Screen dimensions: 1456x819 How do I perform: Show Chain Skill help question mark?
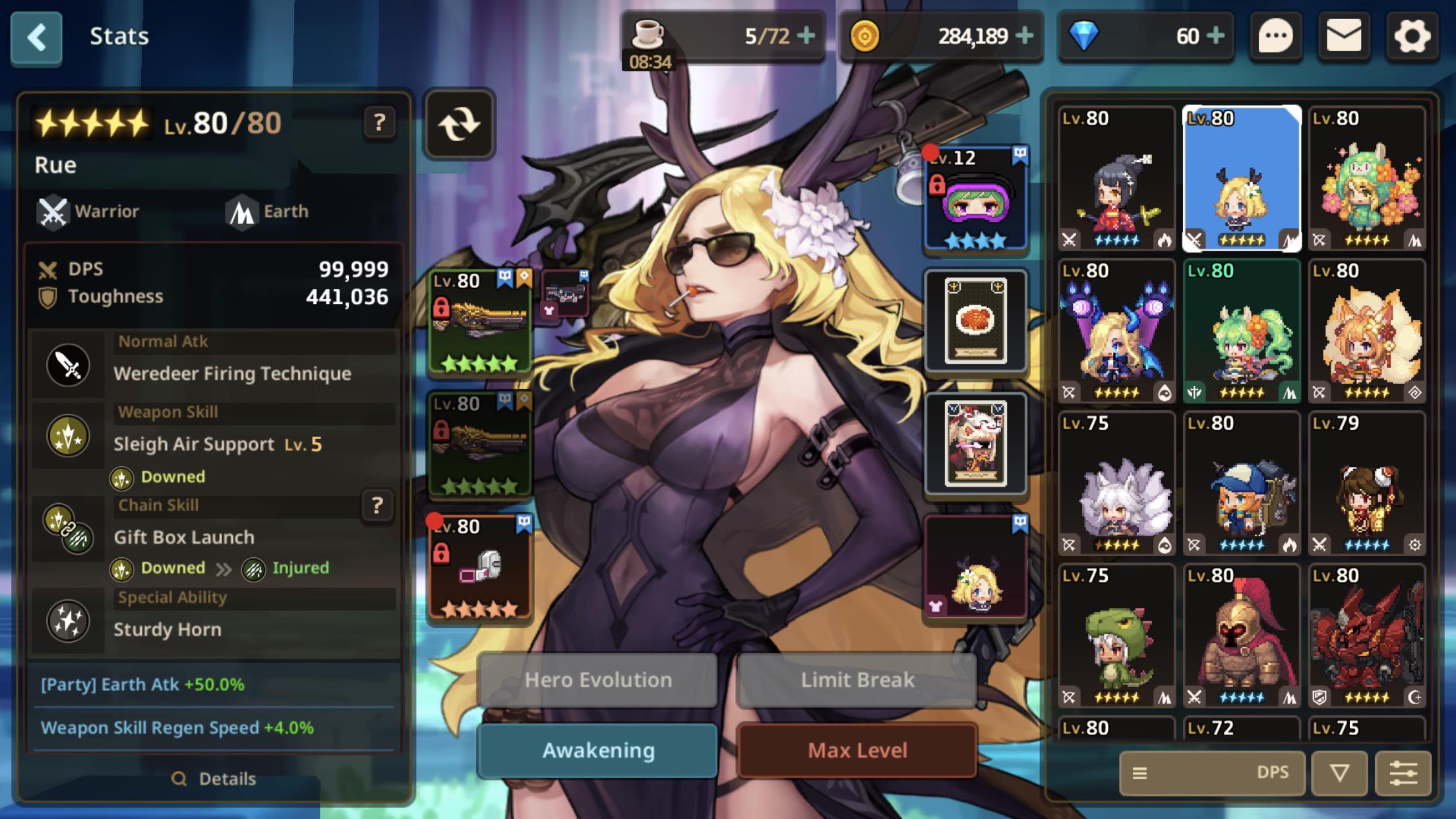(x=377, y=506)
